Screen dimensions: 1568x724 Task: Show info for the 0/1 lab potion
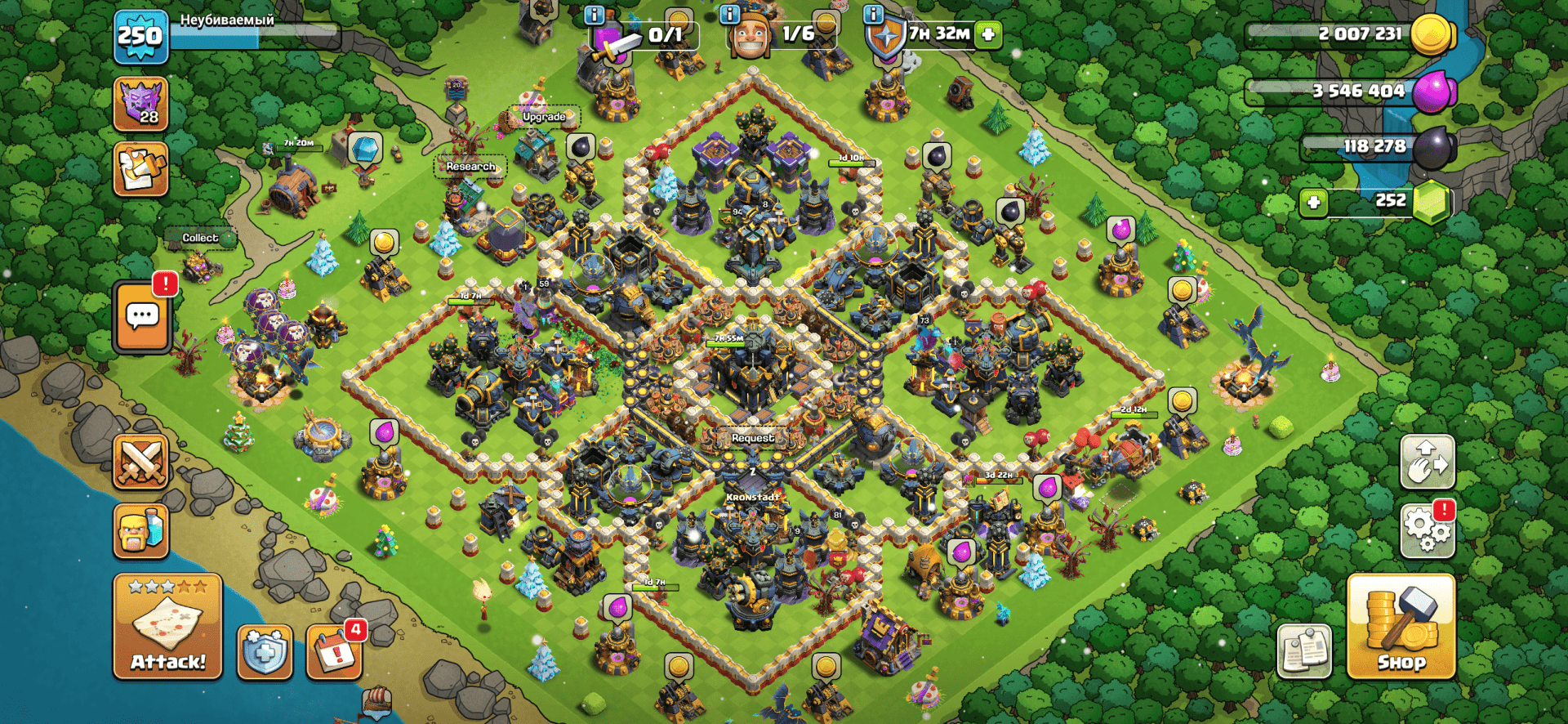[x=595, y=15]
